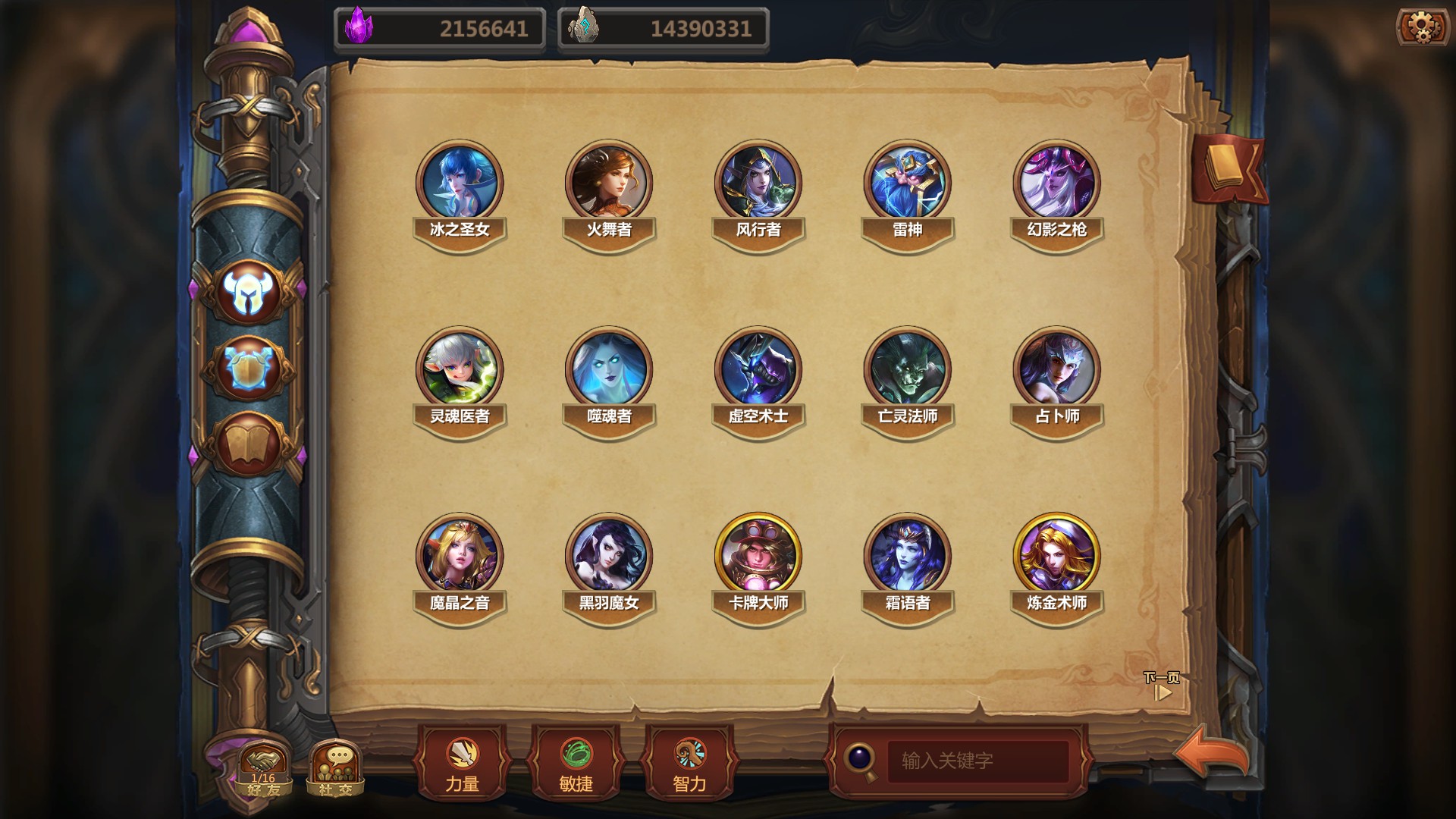Toggle the 力量 strength filter

click(463, 762)
